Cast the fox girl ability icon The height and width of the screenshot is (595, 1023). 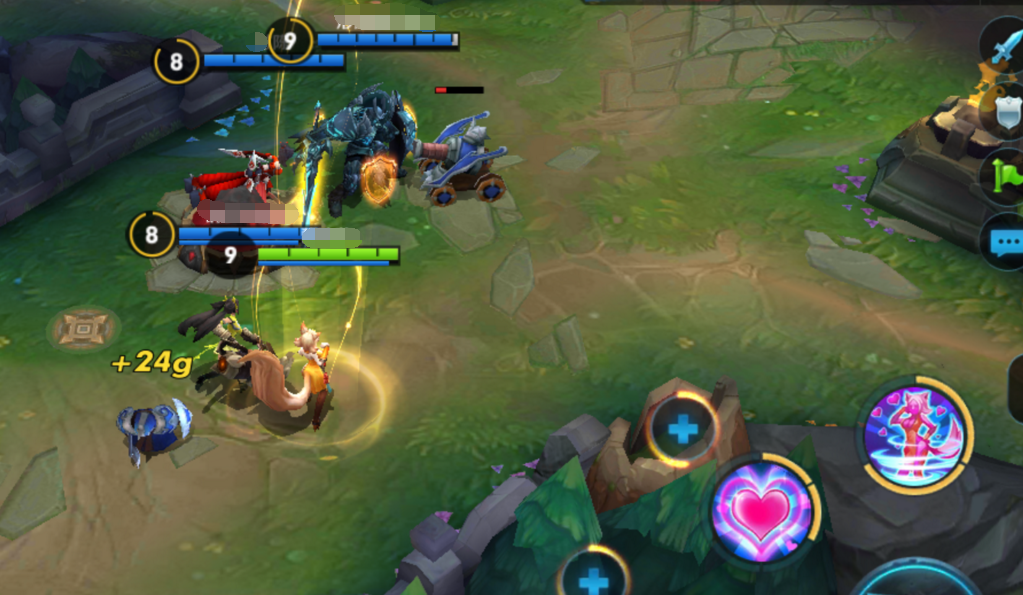912,436
